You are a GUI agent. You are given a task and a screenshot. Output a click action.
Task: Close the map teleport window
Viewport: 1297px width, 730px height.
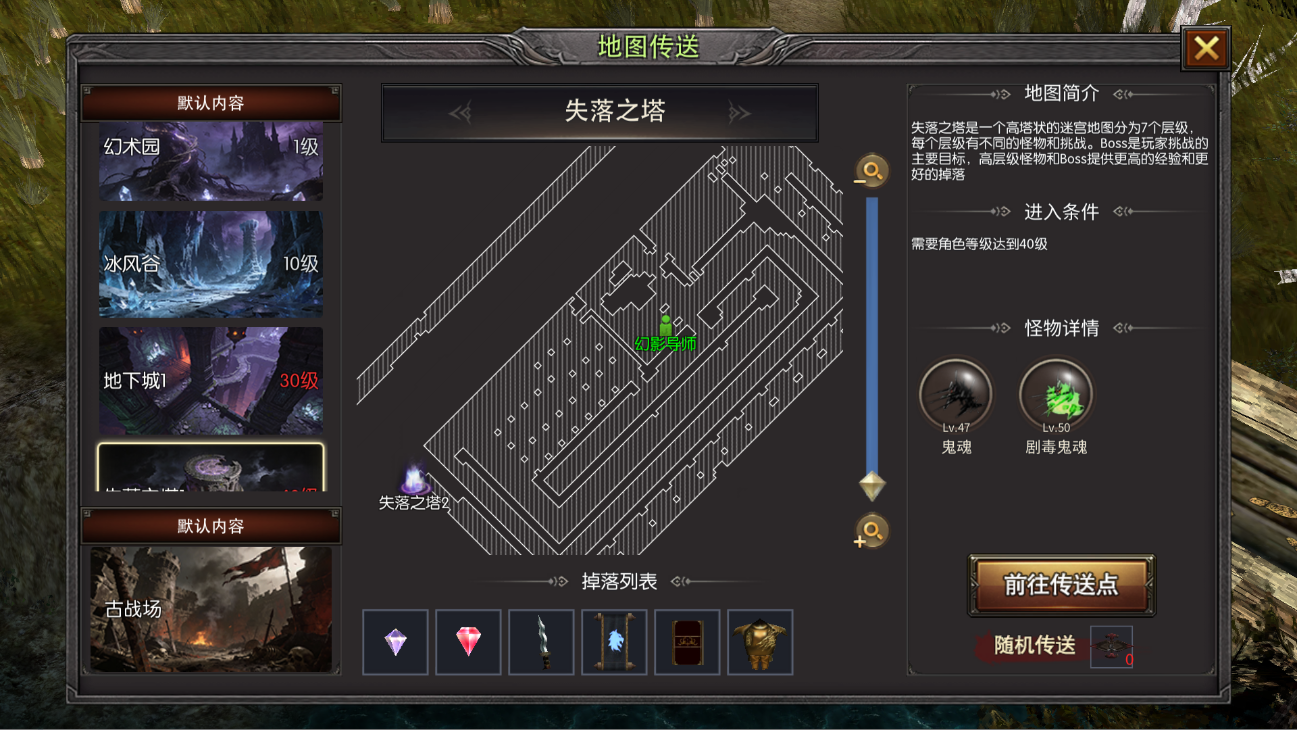(1205, 48)
